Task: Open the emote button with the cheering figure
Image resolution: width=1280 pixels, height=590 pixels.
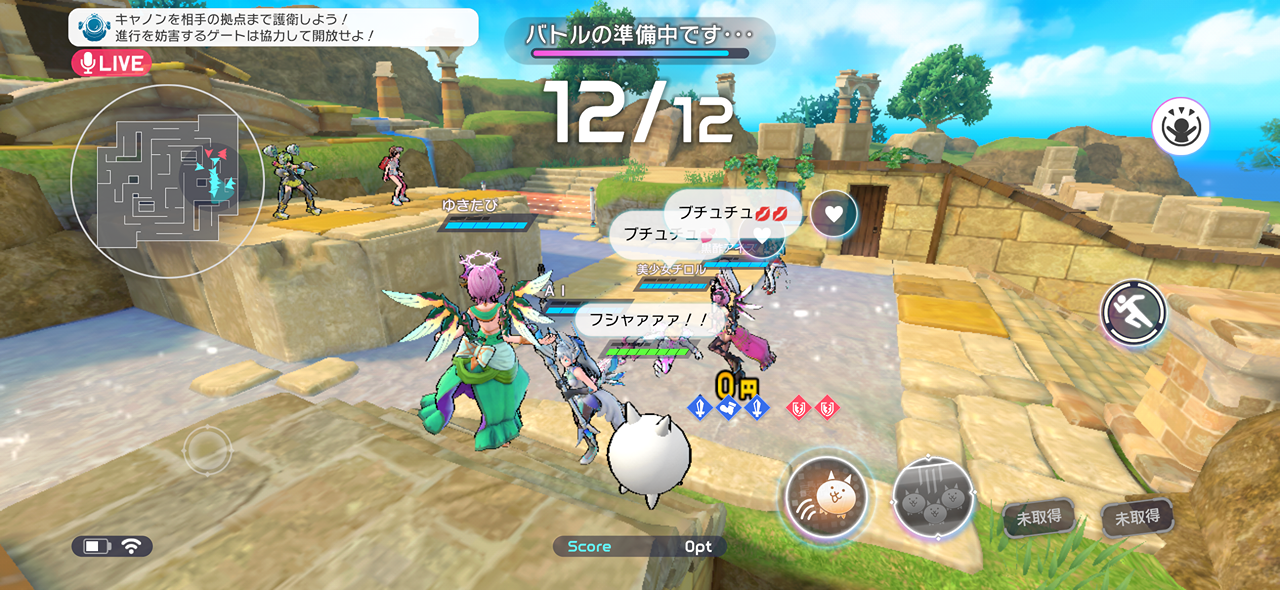Action: 1180,127
